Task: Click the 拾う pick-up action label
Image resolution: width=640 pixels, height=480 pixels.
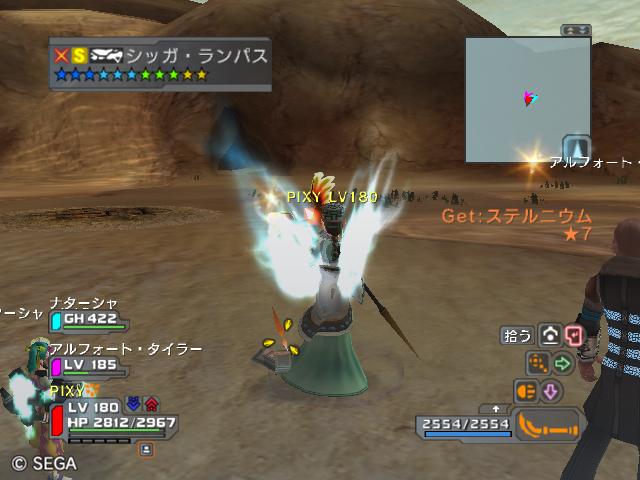Action: pos(517,336)
